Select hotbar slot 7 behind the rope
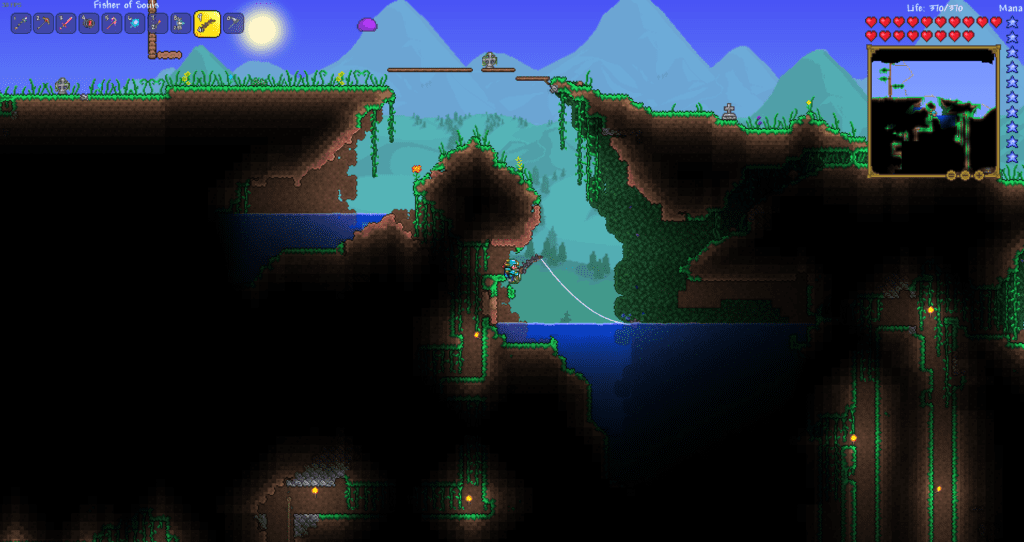 158,23
